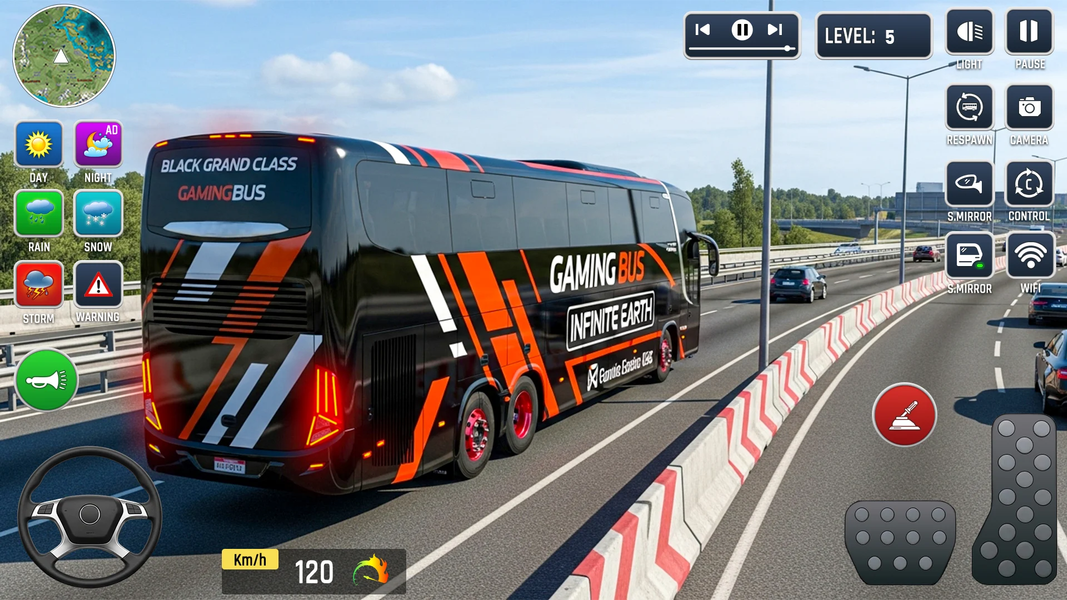Turn on Rain weather
Screen dimensions: 1067x600
point(39,213)
